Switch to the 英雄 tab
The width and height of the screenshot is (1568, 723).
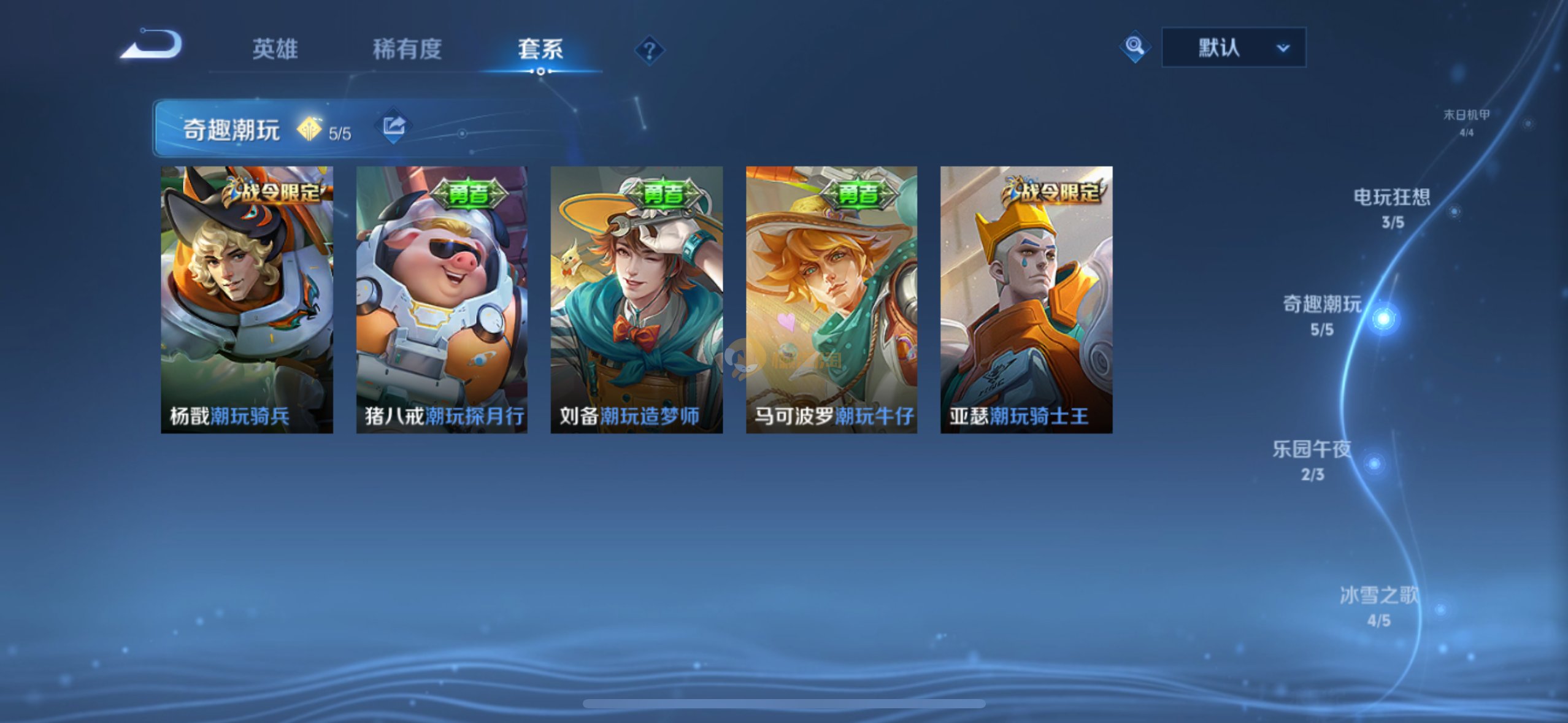click(275, 49)
